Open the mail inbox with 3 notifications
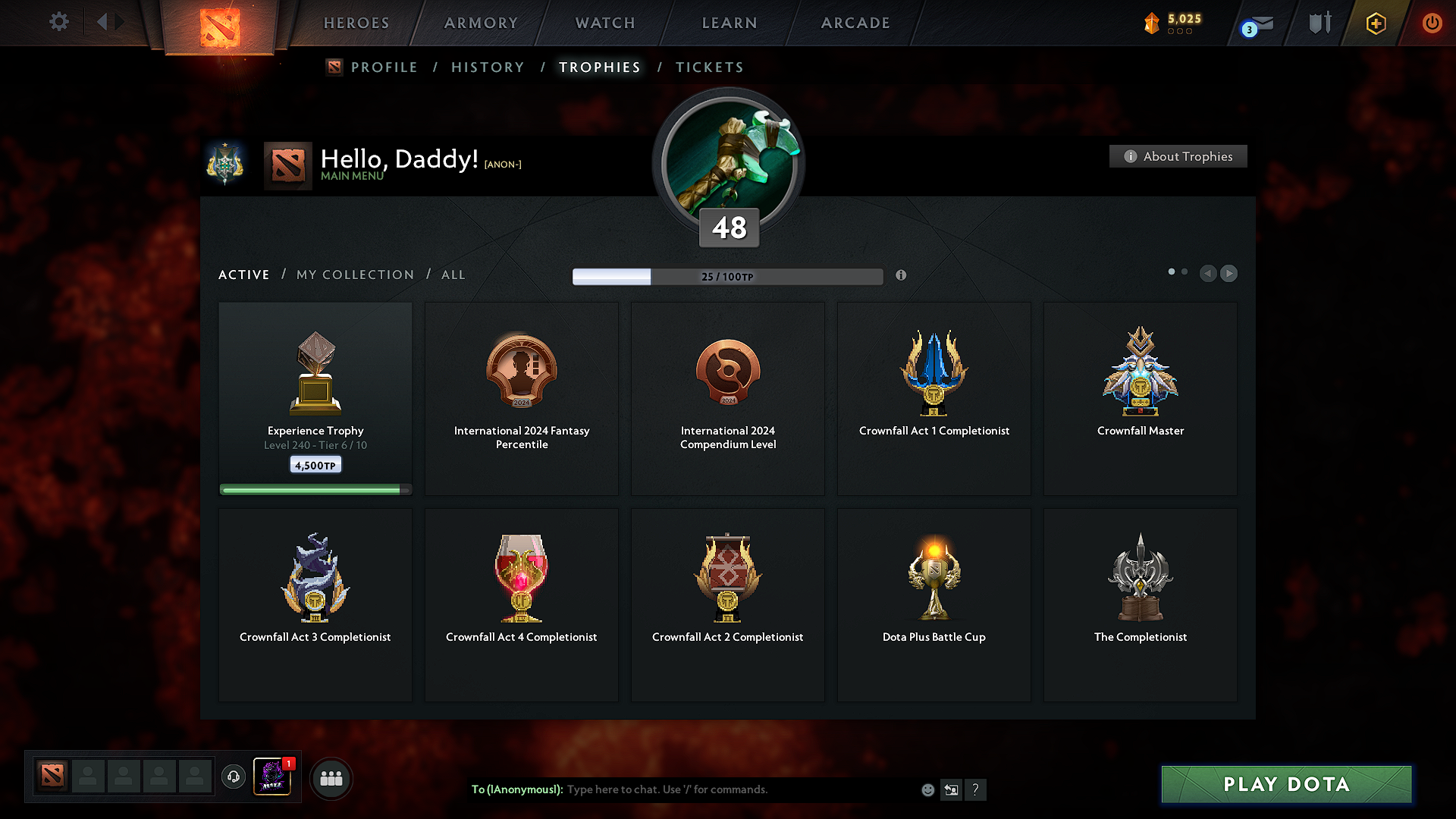This screenshot has height=819, width=1456. [1255, 23]
